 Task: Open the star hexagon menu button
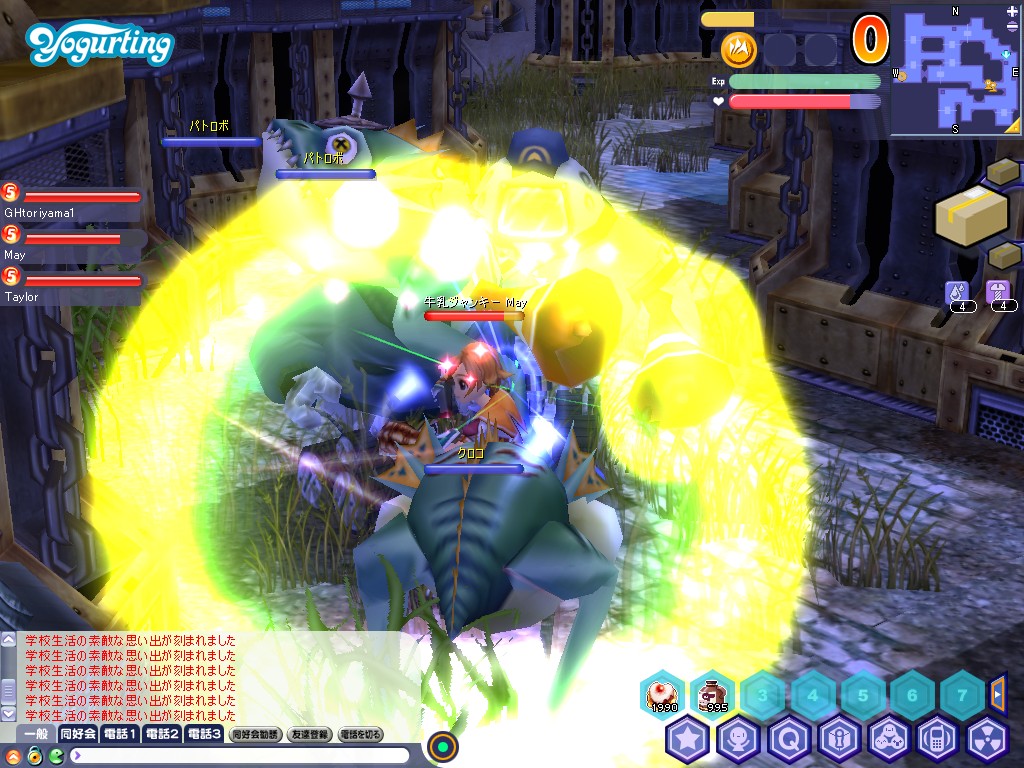point(688,740)
